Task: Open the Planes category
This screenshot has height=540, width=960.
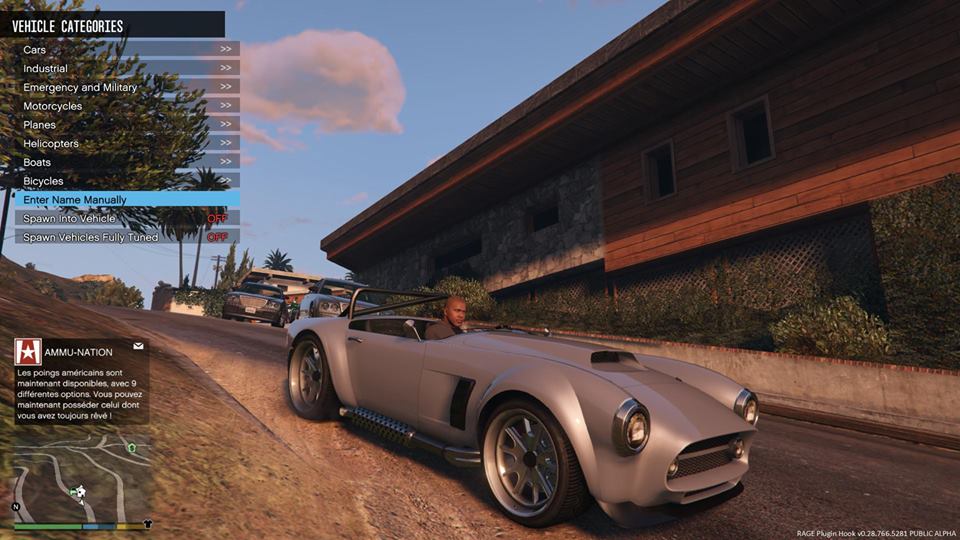Action: pyautogui.click(x=125, y=125)
